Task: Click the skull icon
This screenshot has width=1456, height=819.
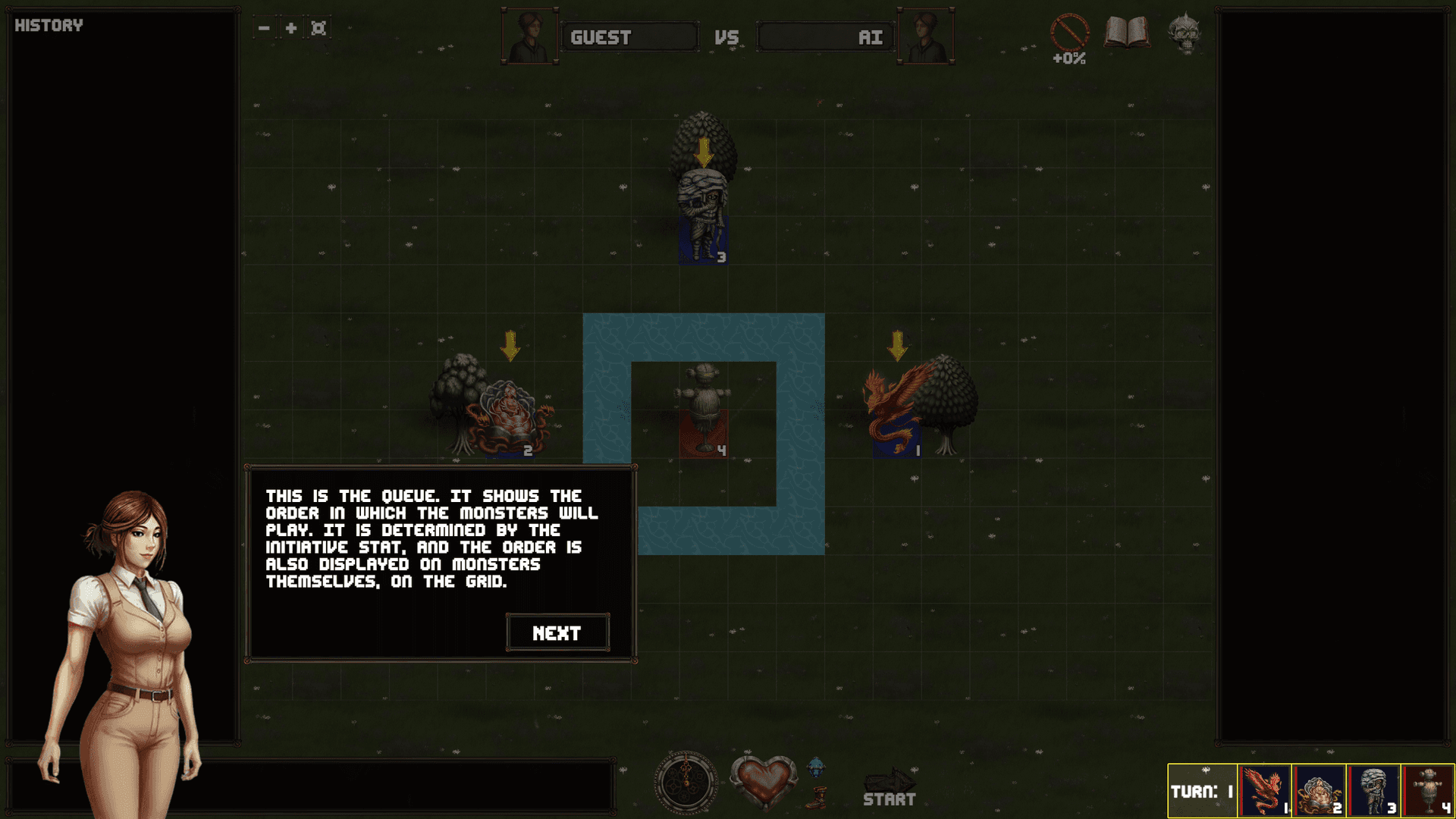Action: [x=1184, y=33]
